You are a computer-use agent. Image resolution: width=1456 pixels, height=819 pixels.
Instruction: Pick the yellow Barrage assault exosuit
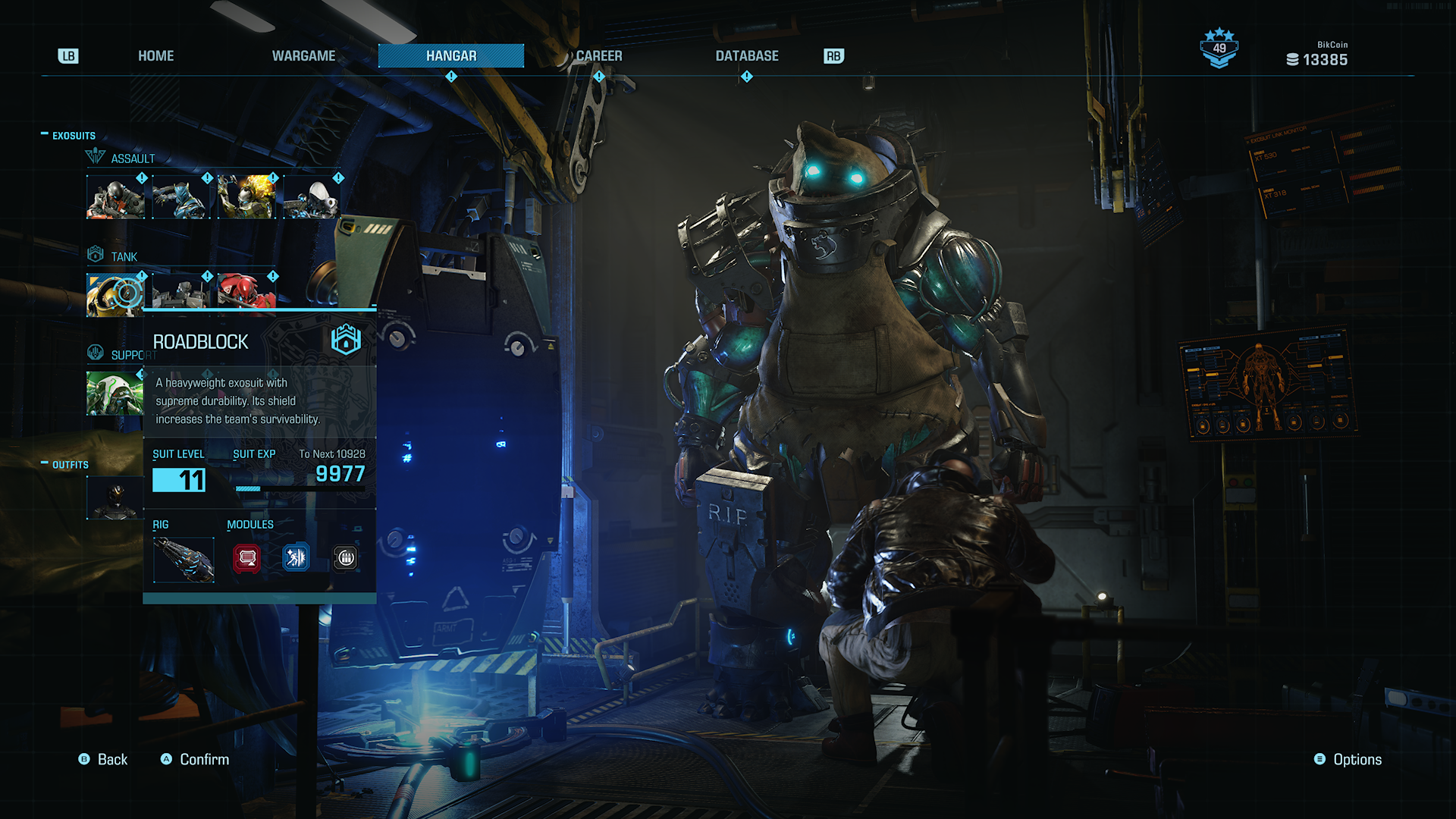246,197
